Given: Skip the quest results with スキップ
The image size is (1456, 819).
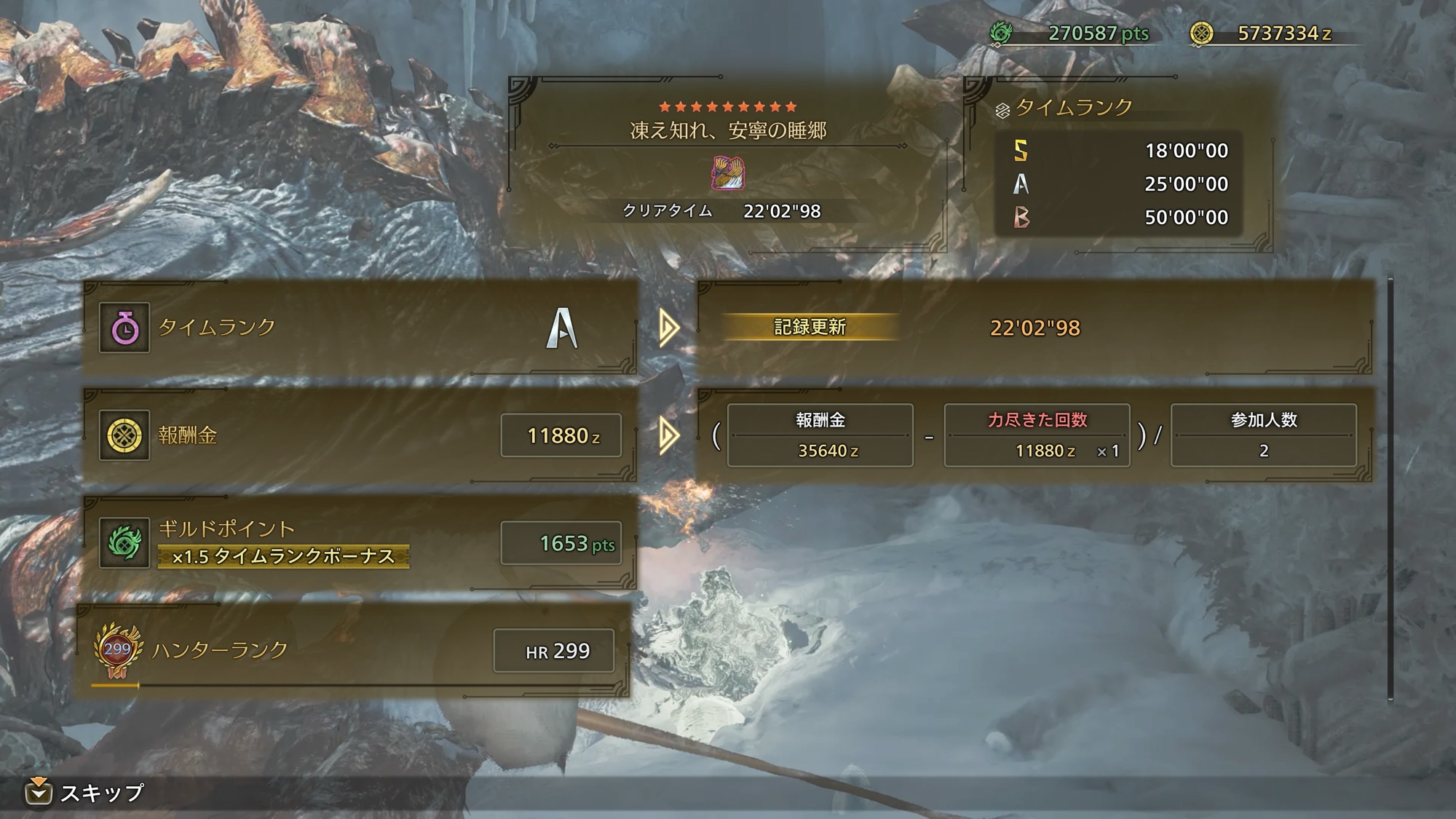Looking at the screenshot, I should tap(86, 792).
